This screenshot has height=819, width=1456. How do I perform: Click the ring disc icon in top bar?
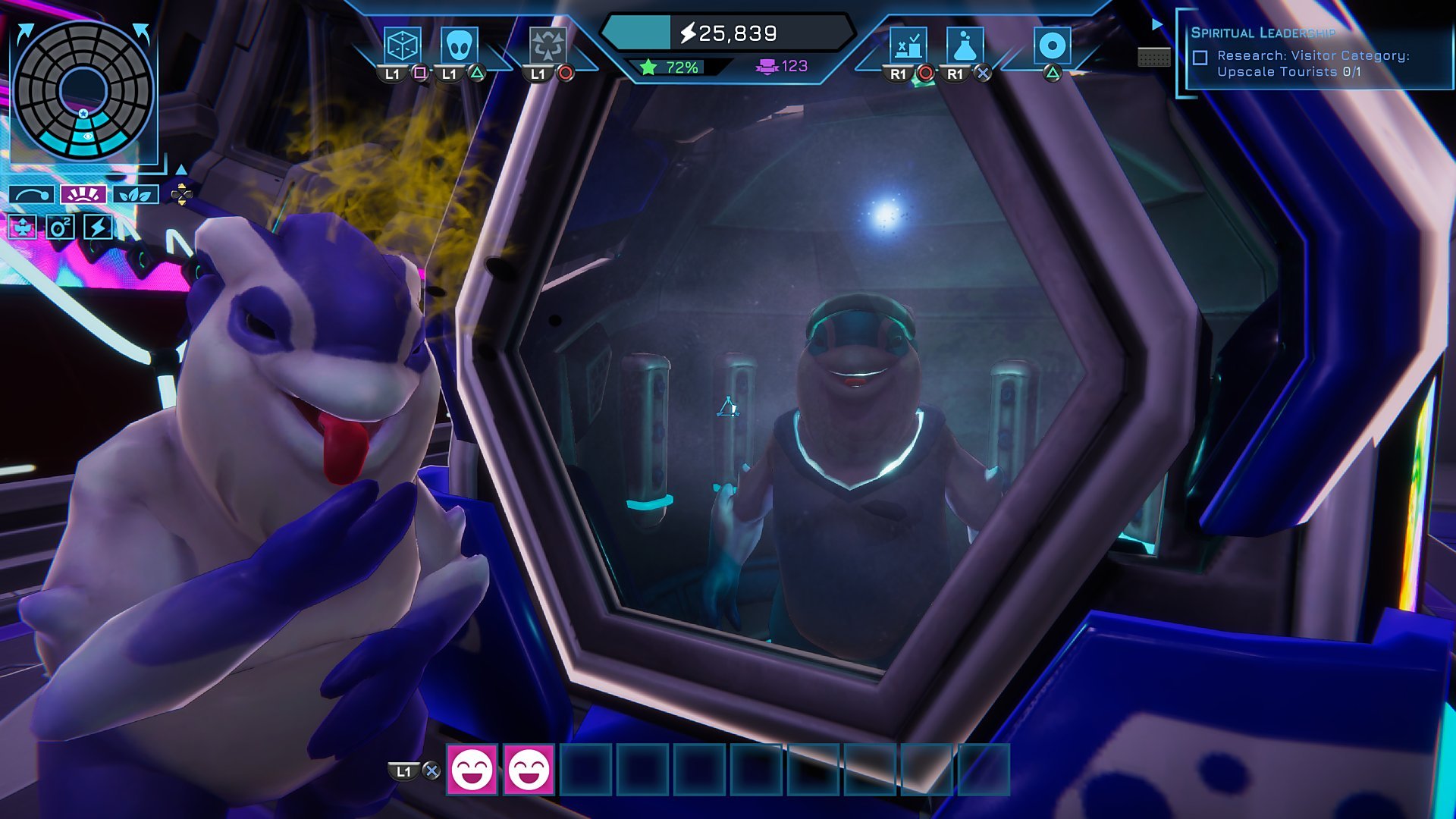tap(1052, 45)
